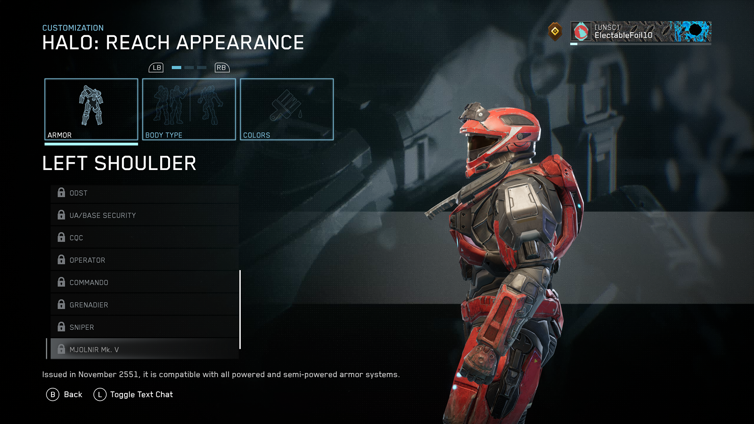Choose the Sniper left shoulder

144,327
